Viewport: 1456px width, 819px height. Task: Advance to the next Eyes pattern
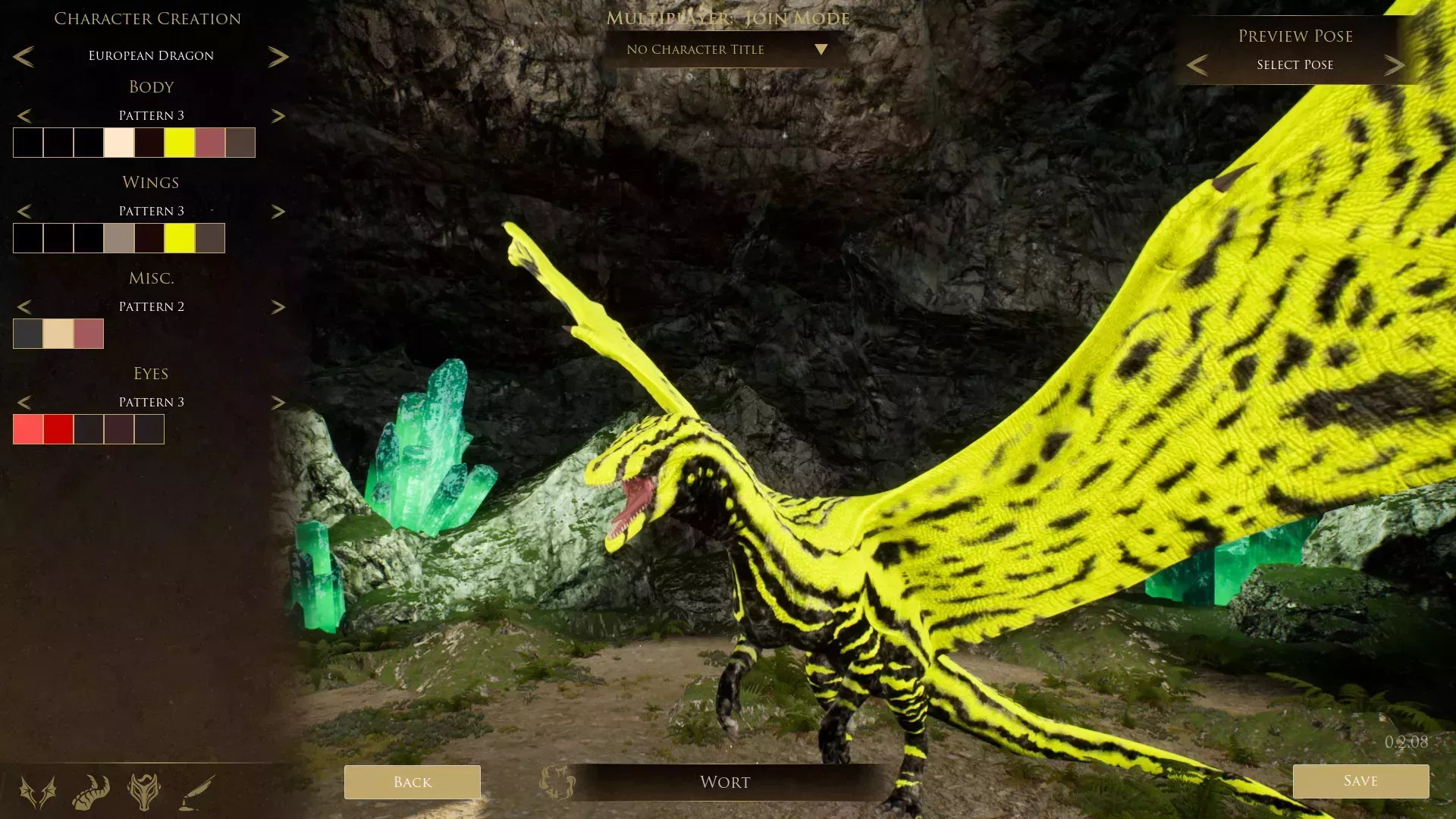pos(279,402)
